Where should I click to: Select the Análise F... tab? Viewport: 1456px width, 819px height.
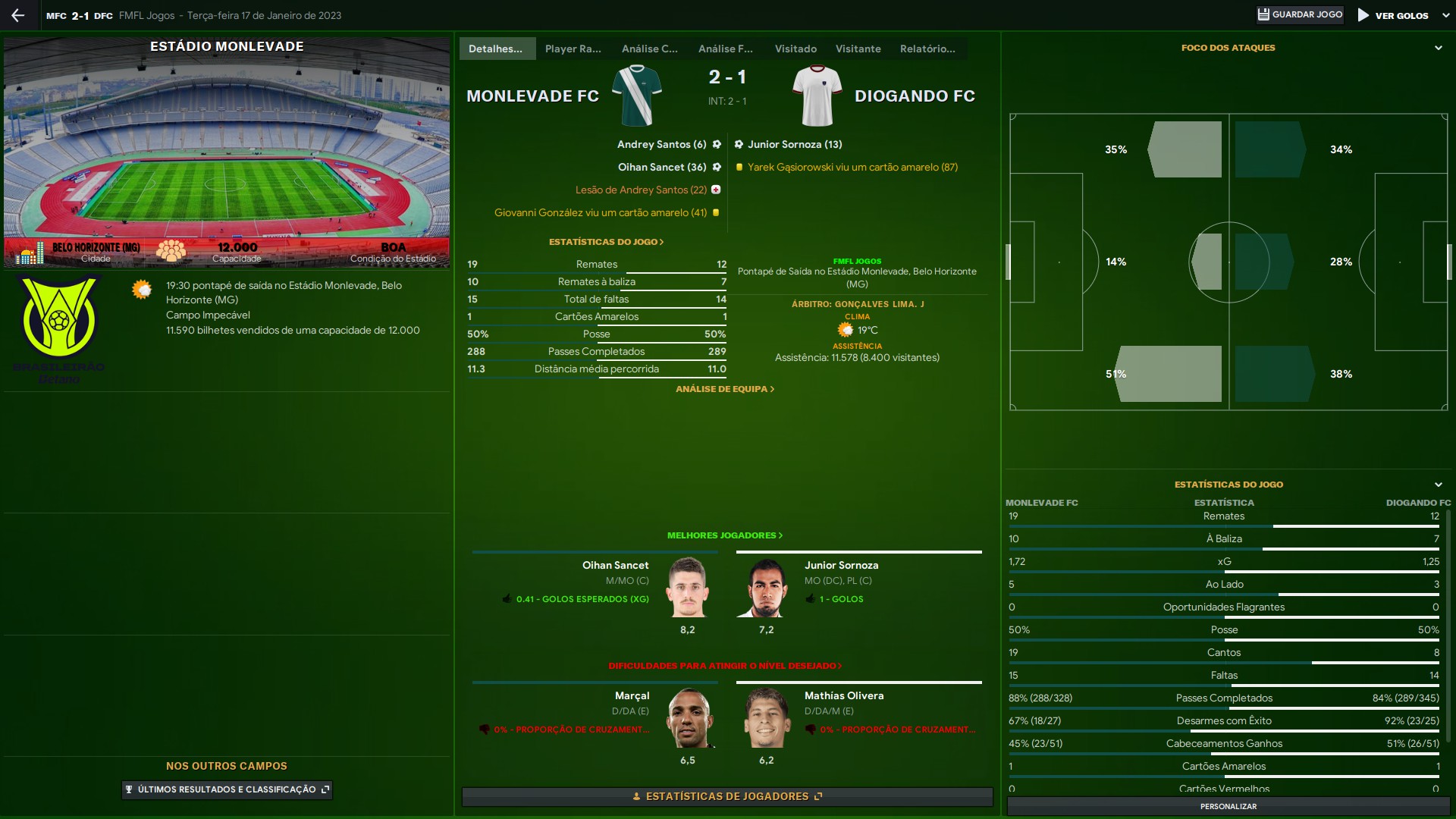click(x=725, y=49)
